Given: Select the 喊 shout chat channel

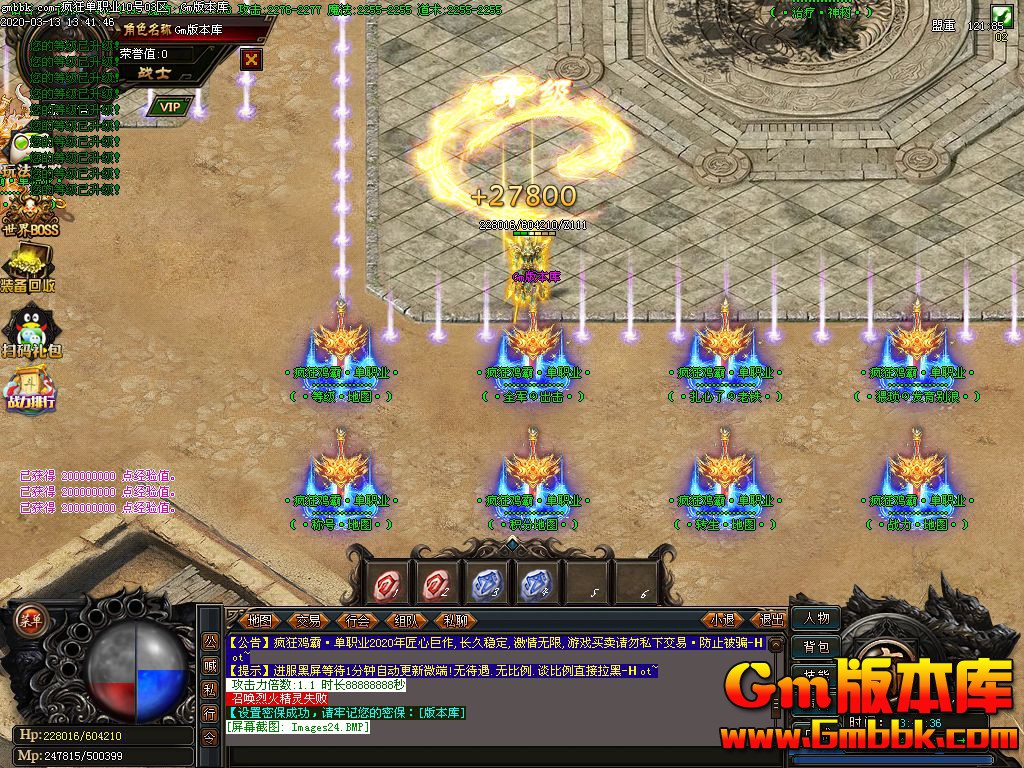Looking at the screenshot, I should (x=210, y=665).
